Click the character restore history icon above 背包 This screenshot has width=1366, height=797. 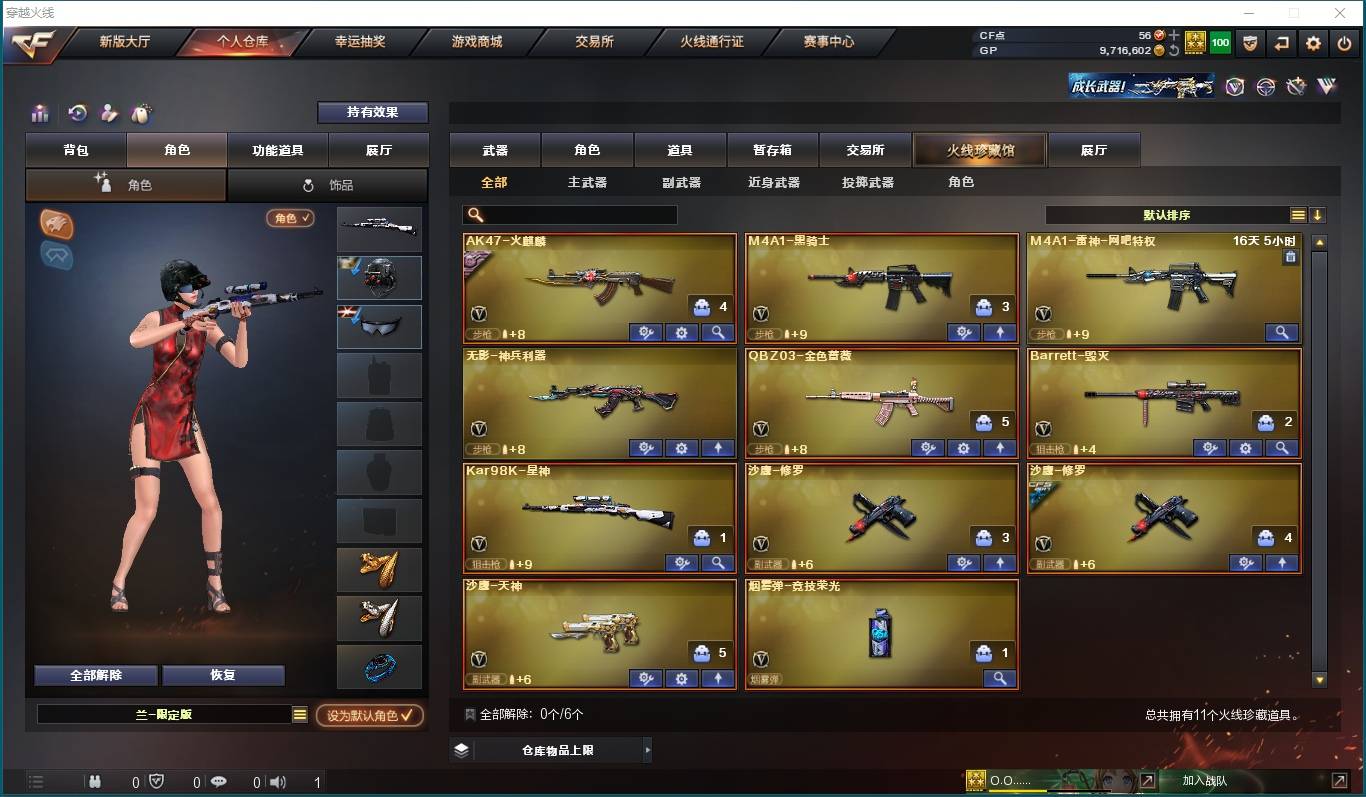click(78, 112)
